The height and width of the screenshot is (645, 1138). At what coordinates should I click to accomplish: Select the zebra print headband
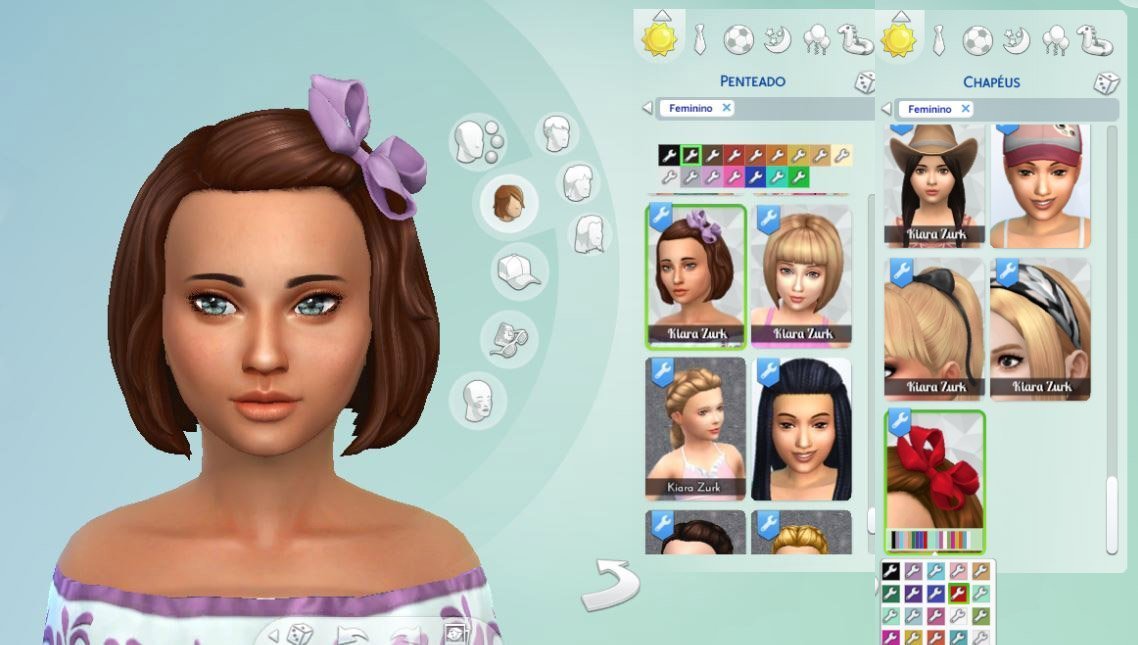tap(1040, 328)
